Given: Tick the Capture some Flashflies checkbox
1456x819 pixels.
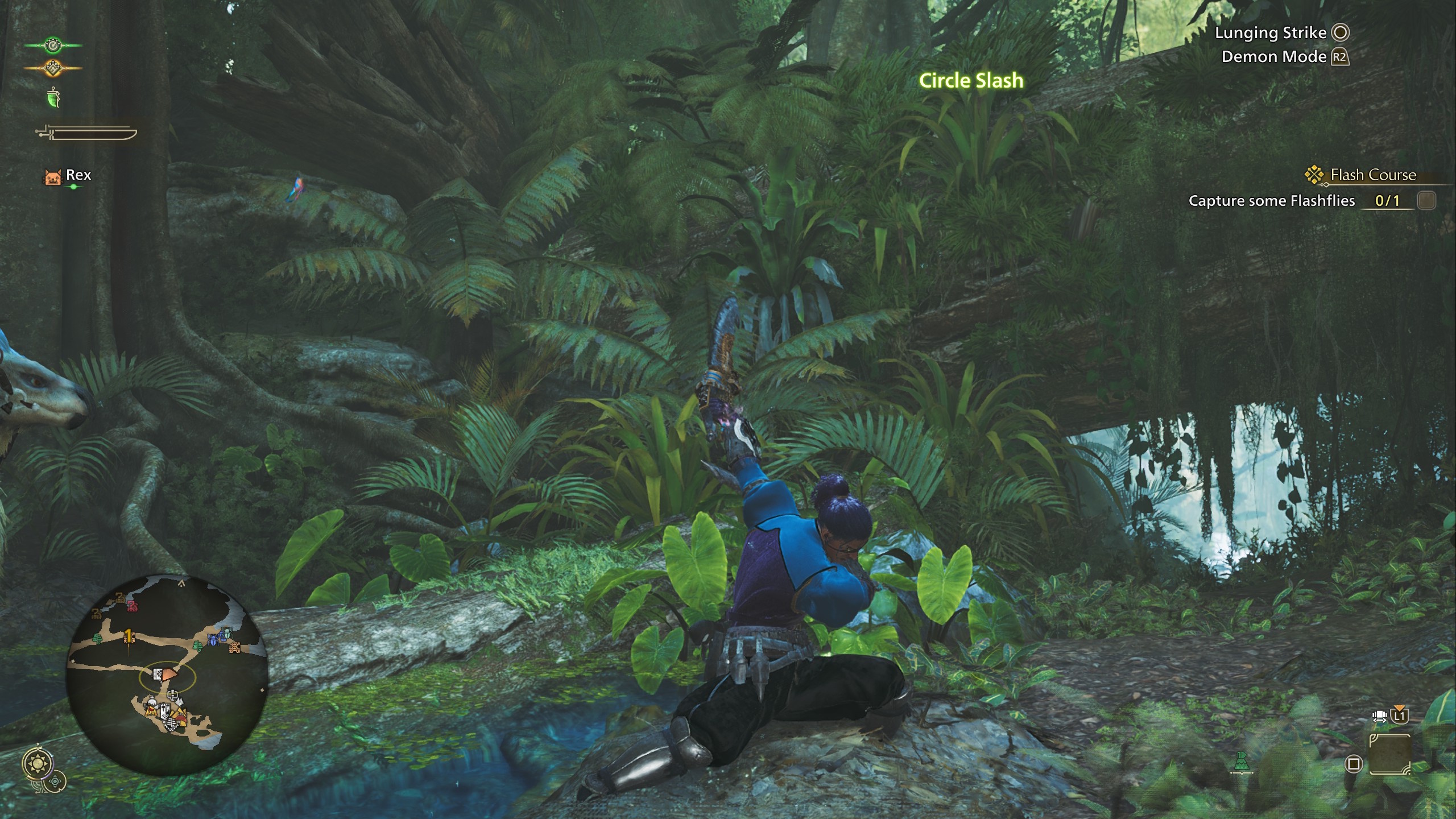Looking at the screenshot, I should (x=1426, y=201).
